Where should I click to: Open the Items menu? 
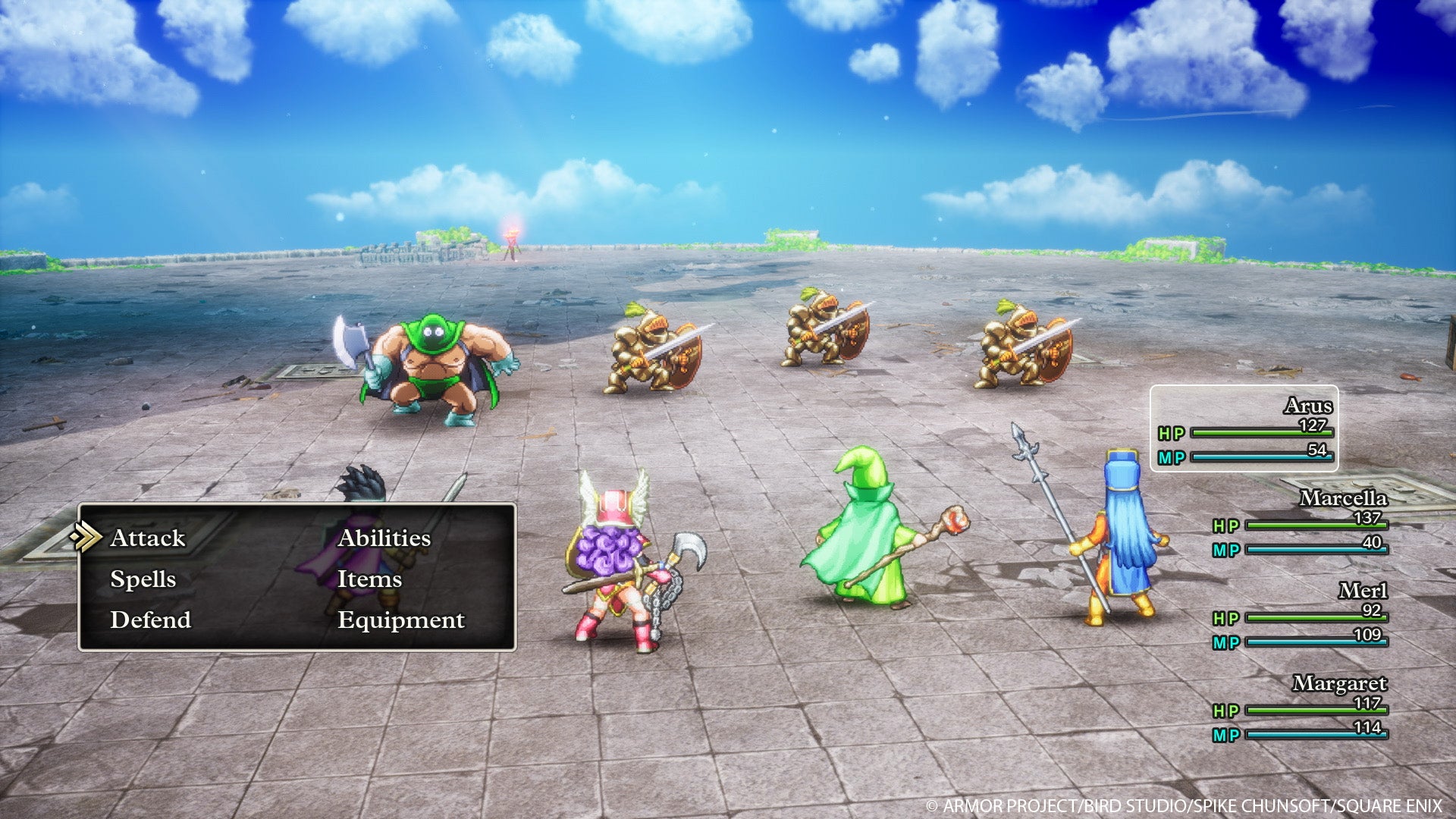(x=371, y=579)
